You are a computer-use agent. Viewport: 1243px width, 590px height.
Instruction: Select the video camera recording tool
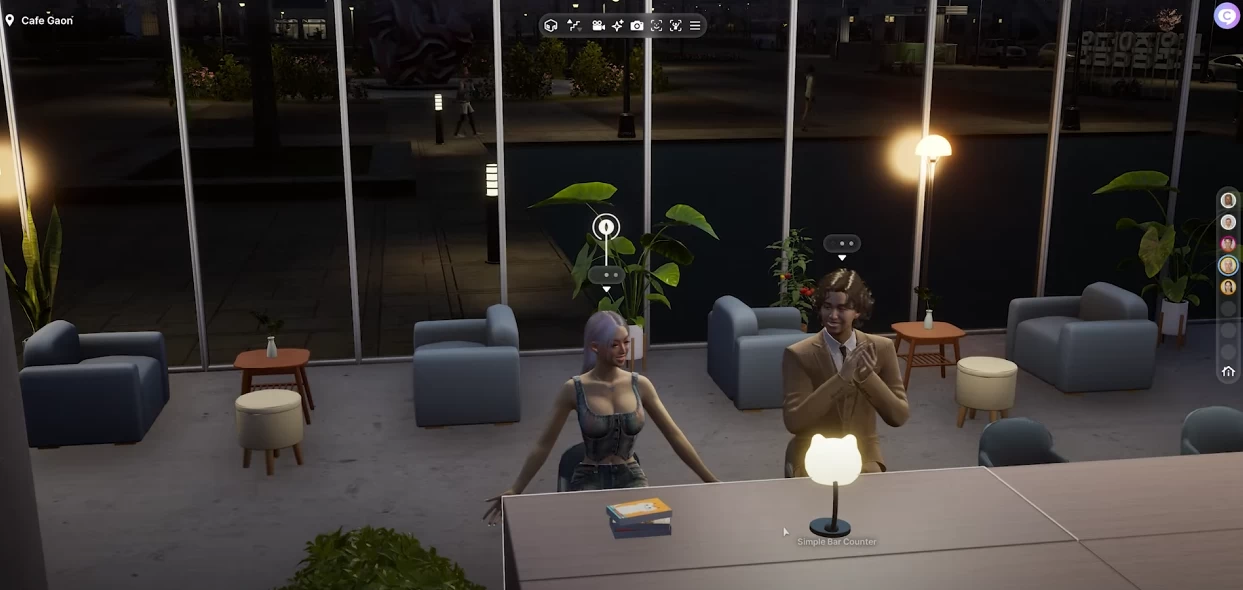pos(598,25)
